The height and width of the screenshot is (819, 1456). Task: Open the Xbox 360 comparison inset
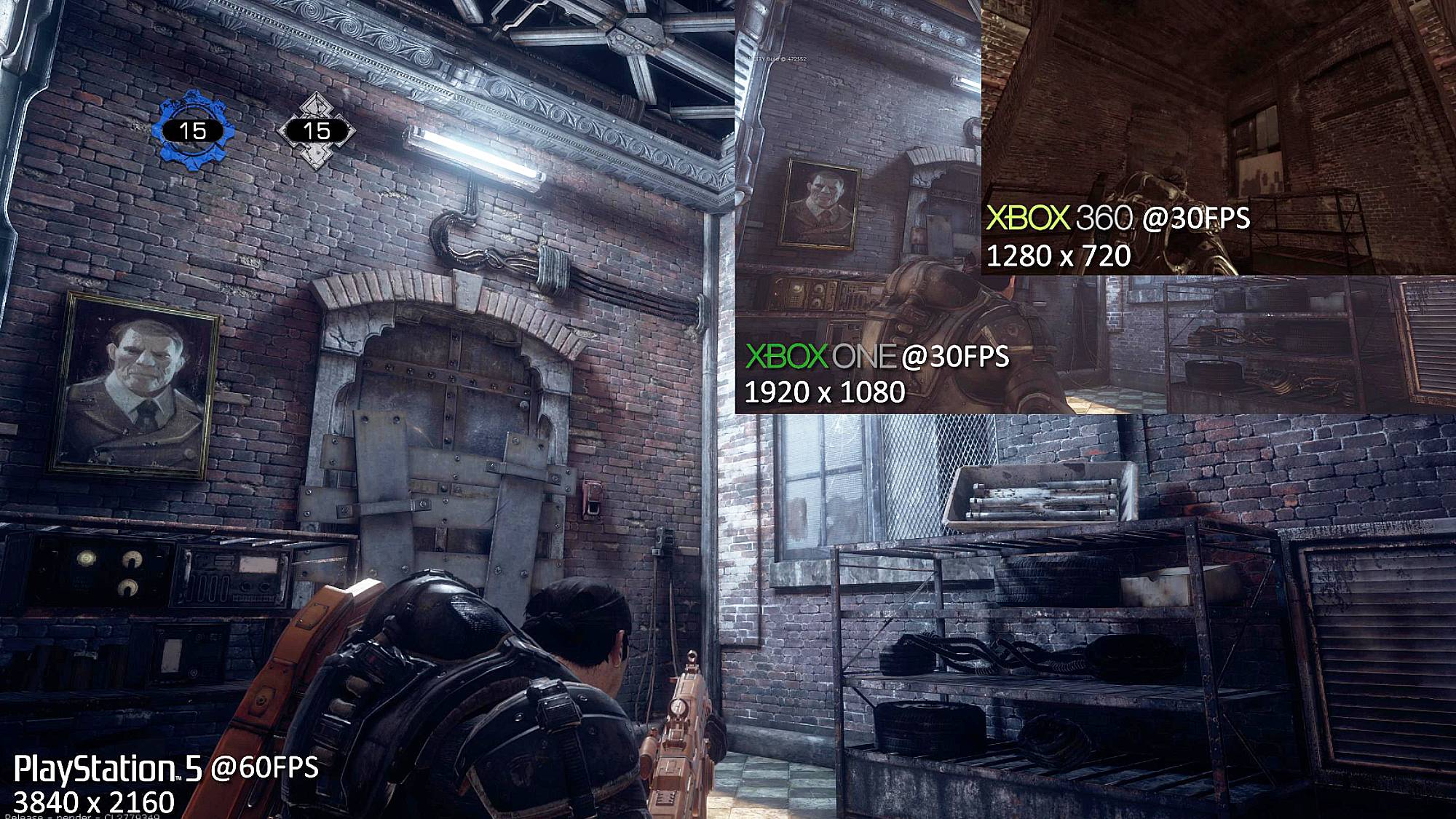[1218, 137]
